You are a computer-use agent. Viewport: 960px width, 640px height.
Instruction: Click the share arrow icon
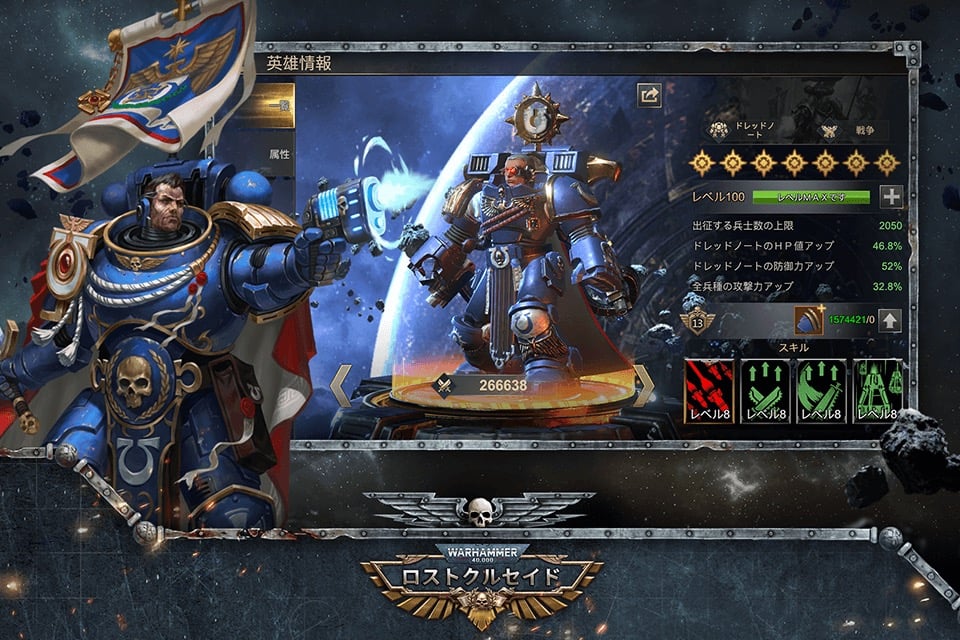coord(650,95)
